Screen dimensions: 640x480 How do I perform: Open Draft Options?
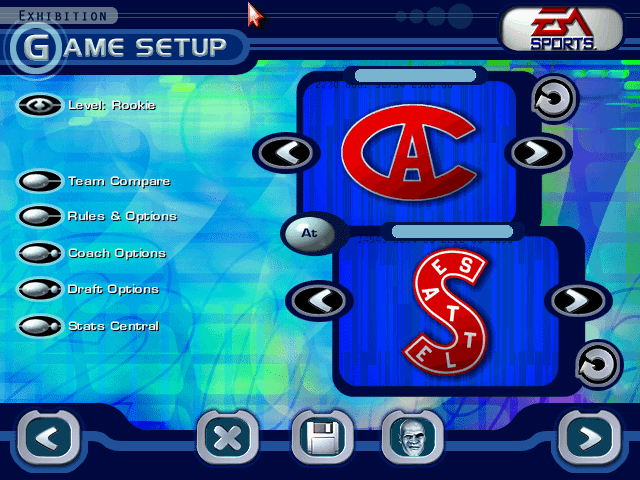(40, 289)
